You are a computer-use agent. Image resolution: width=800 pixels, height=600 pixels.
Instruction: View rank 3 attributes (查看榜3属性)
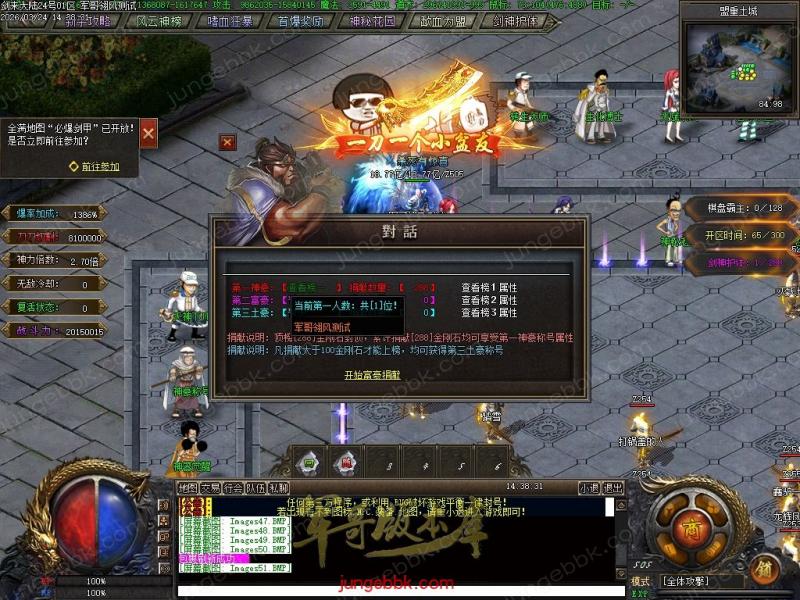point(489,313)
